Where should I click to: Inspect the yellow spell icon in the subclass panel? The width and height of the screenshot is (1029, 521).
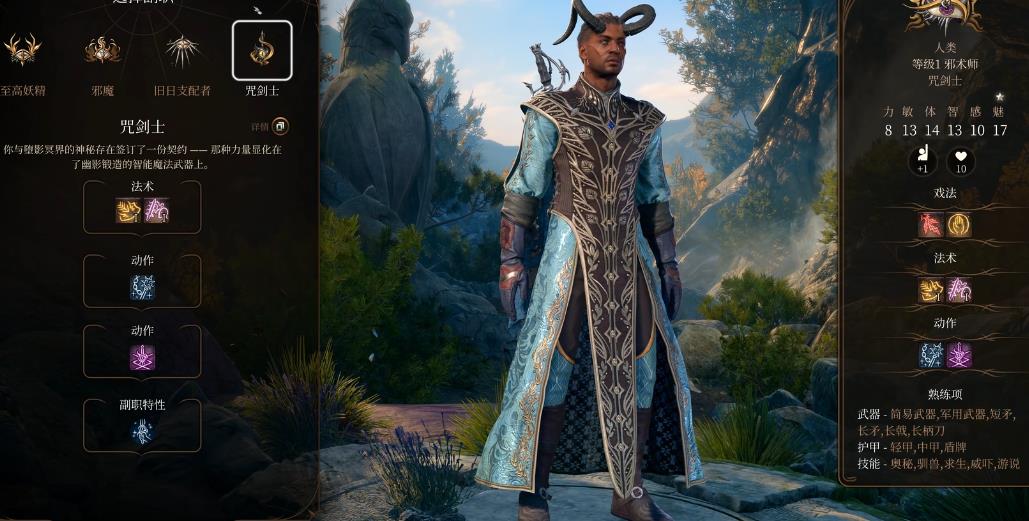129,210
